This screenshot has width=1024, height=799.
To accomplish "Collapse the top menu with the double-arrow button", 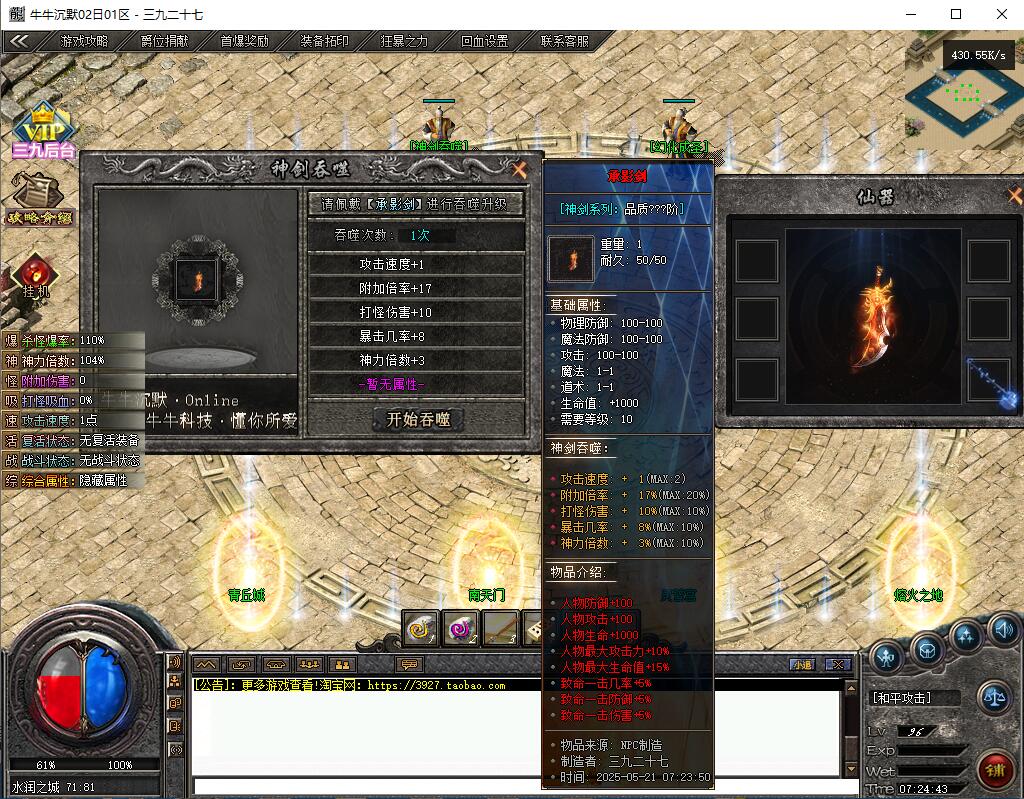I will (x=19, y=41).
